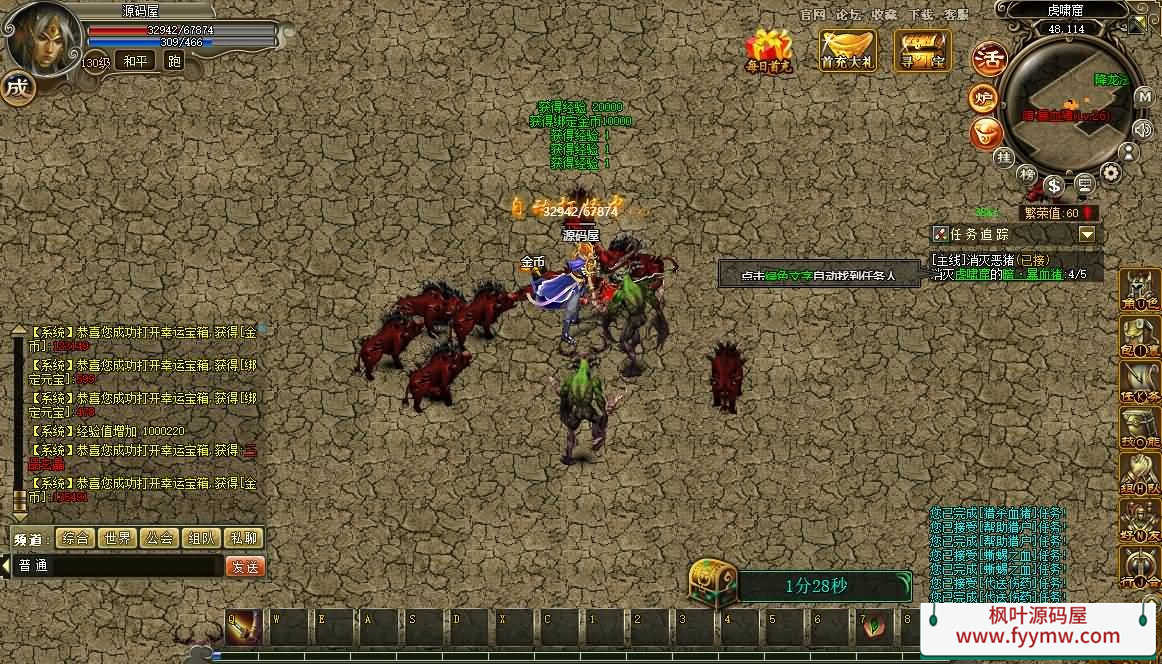This screenshot has height=664, width=1162.
Task: Switch chat to the 世界 channel
Action: pyautogui.click(x=118, y=538)
